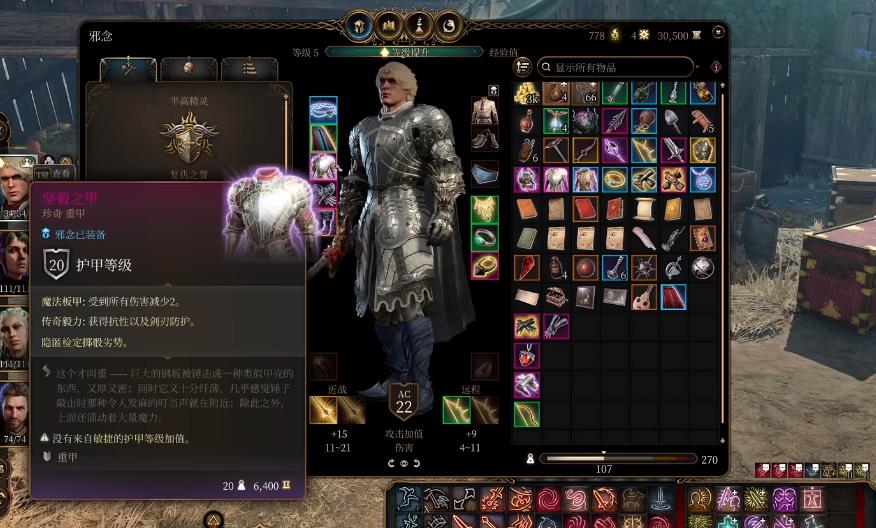Select the melee main-hand weapon slot
The height and width of the screenshot is (528, 876).
pyautogui.click(x=323, y=410)
